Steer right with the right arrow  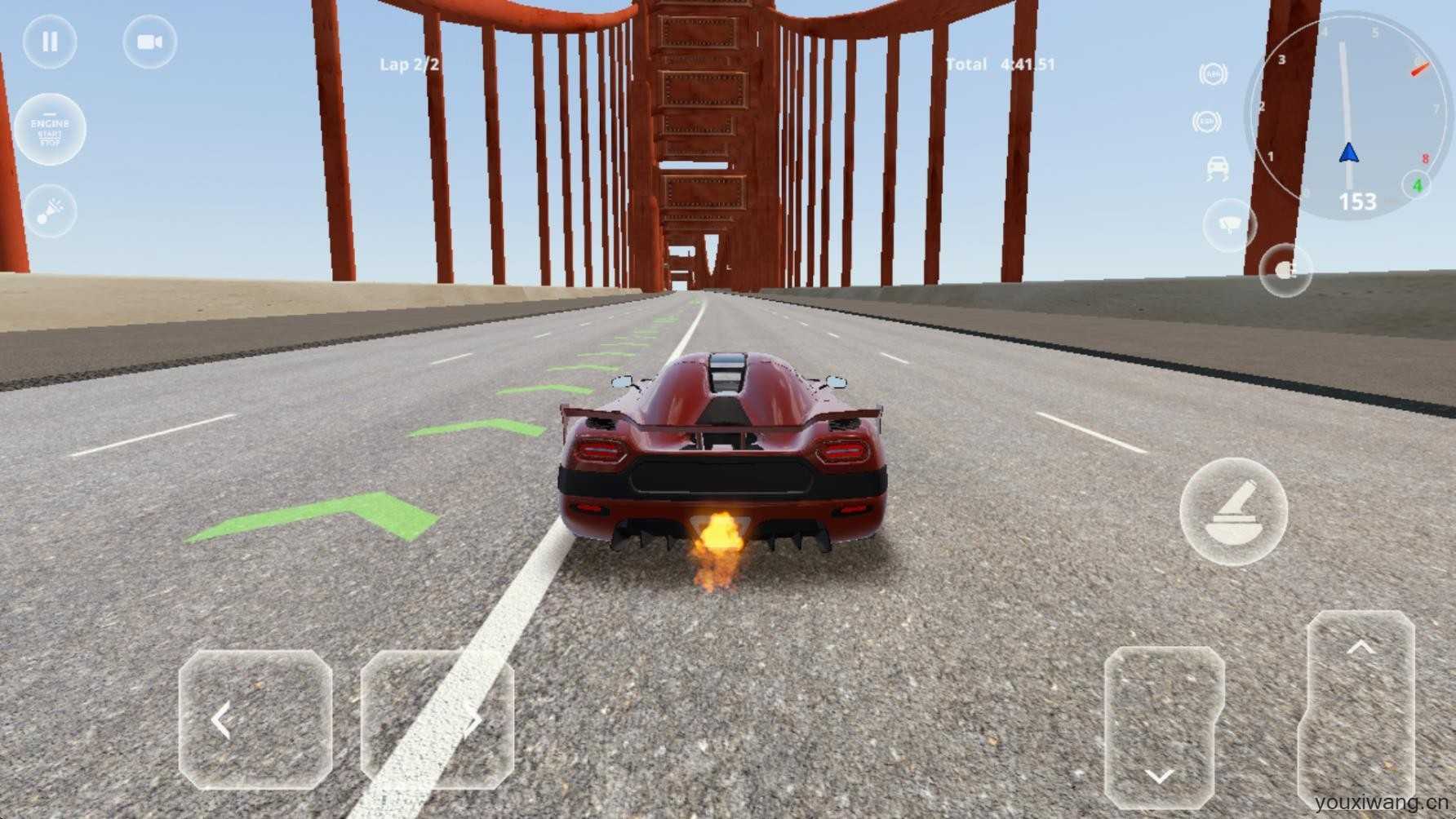point(437,719)
